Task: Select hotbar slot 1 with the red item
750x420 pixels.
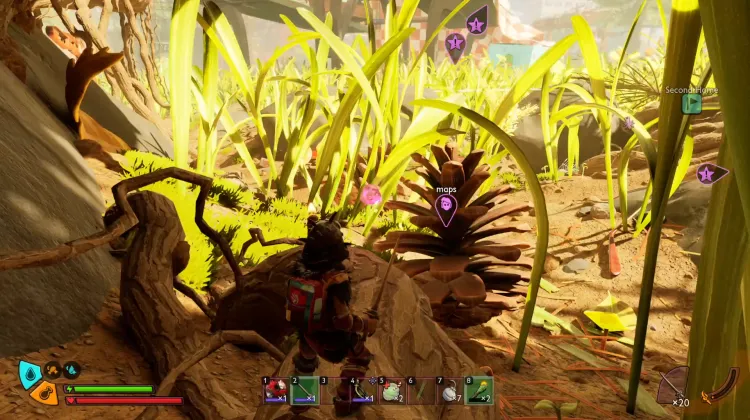Action: coord(275,390)
